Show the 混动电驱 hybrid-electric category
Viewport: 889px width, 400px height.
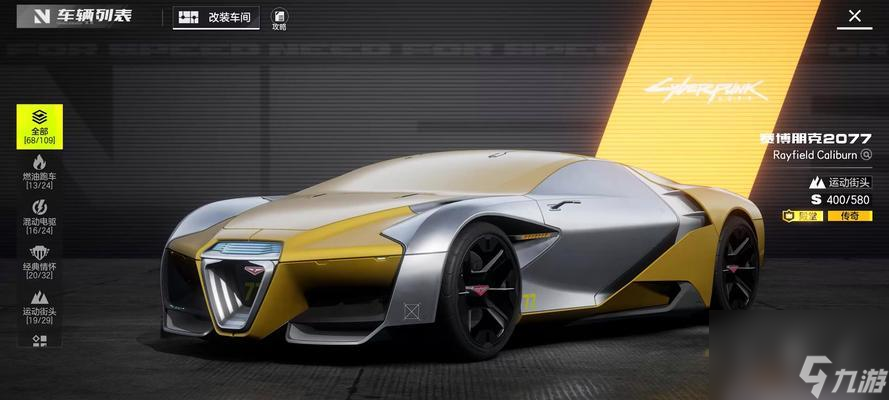point(39,215)
